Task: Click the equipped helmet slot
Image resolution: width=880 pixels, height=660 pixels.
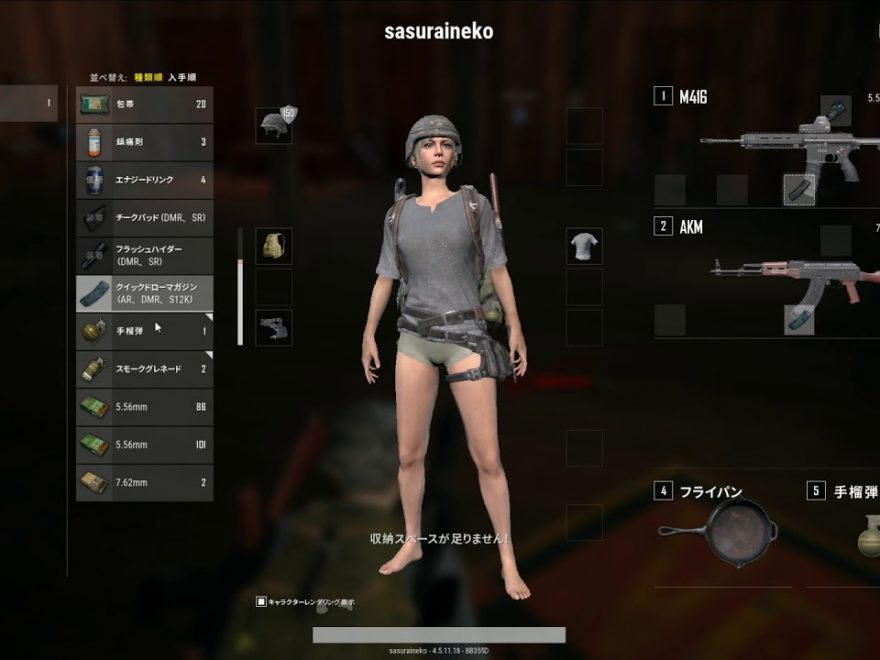Action: click(x=273, y=125)
